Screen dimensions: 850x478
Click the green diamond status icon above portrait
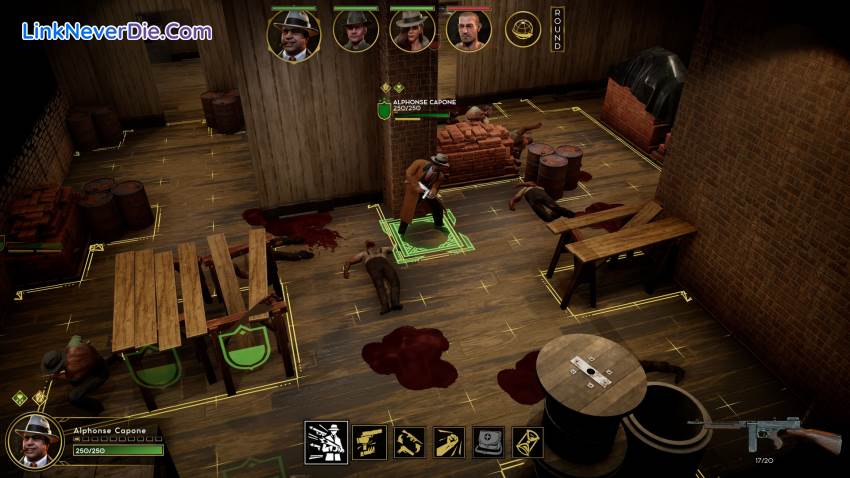click(18, 398)
